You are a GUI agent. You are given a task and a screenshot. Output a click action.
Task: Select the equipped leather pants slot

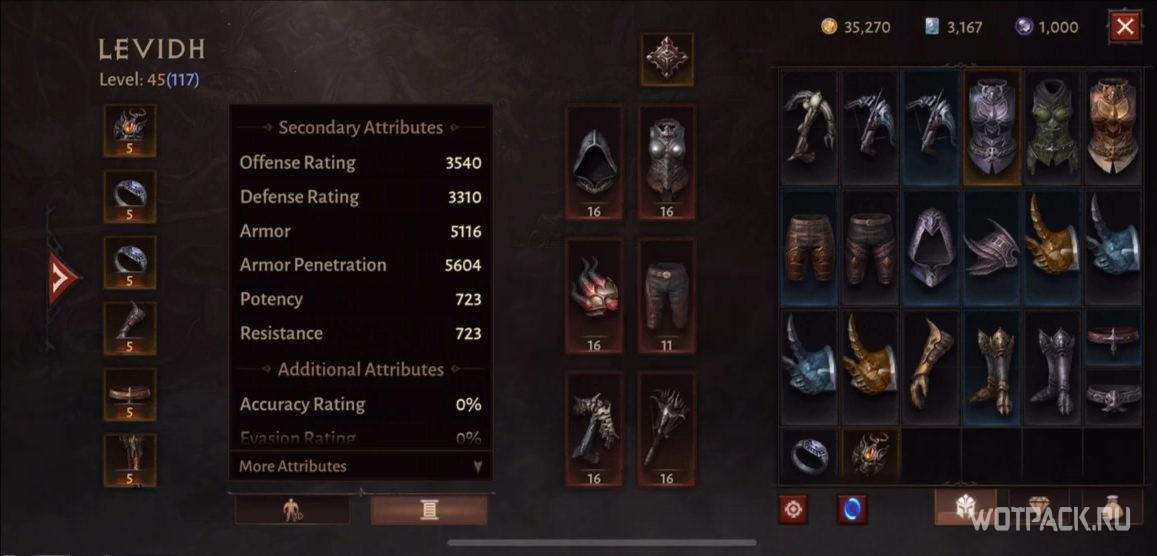(666, 295)
